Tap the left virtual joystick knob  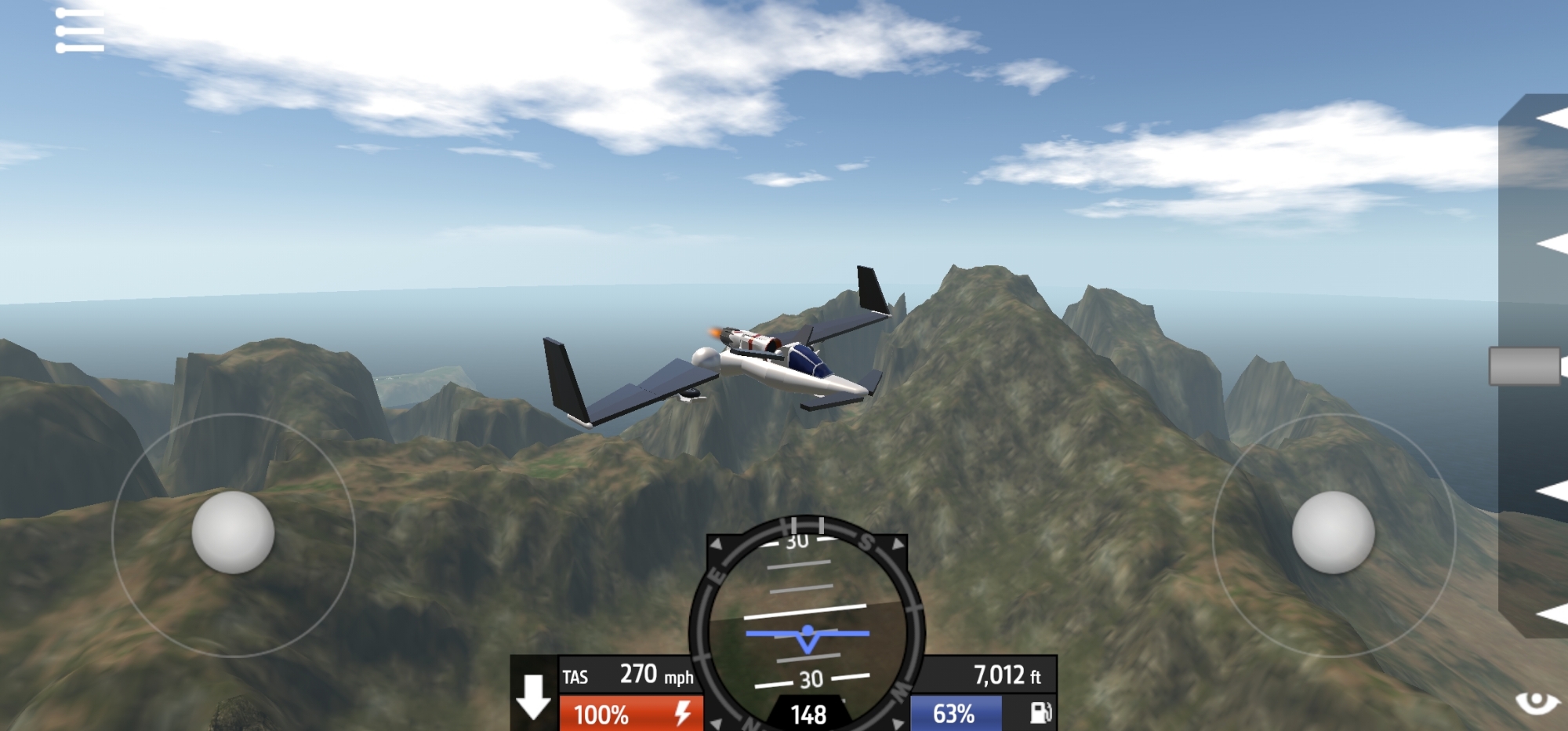233,533
